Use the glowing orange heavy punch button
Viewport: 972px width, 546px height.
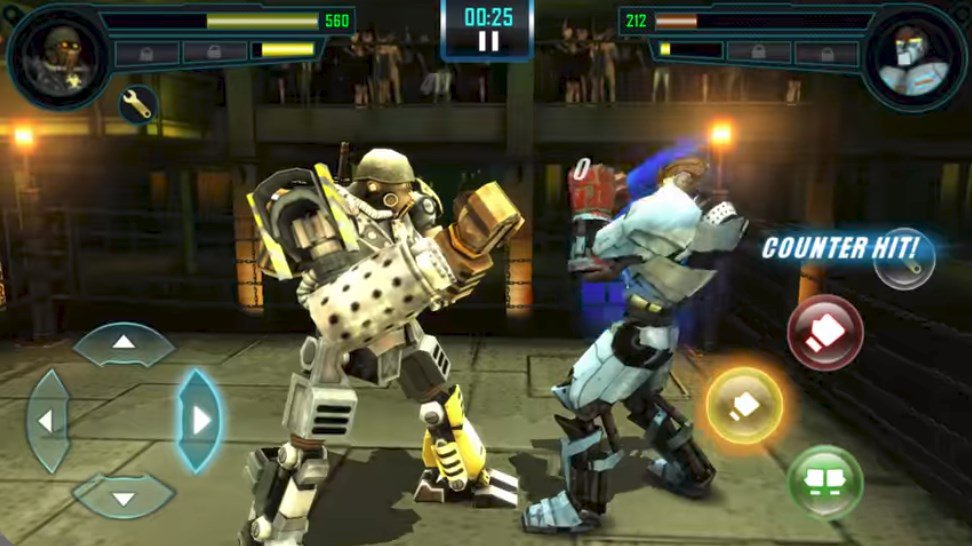coord(745,405)
